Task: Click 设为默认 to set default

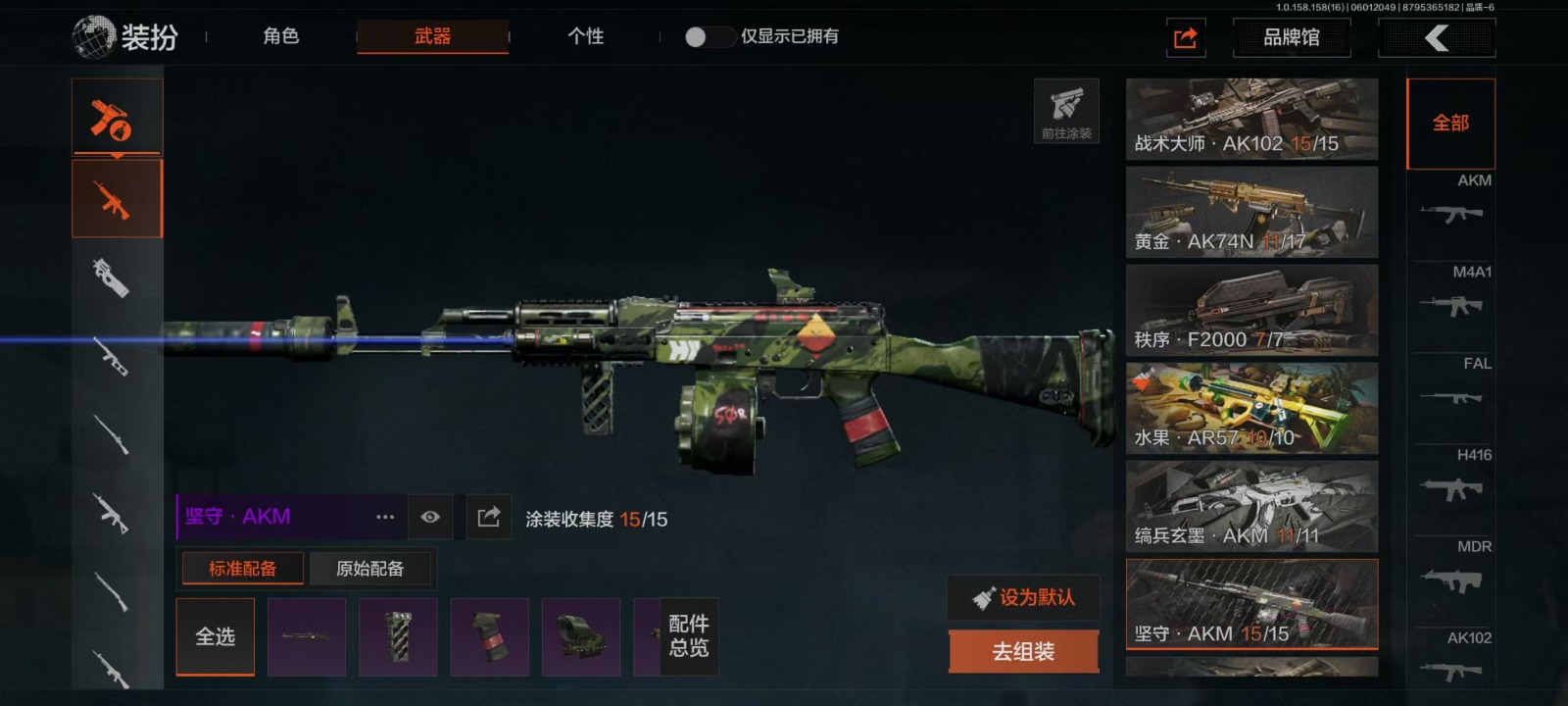Action: (1024, 597)
